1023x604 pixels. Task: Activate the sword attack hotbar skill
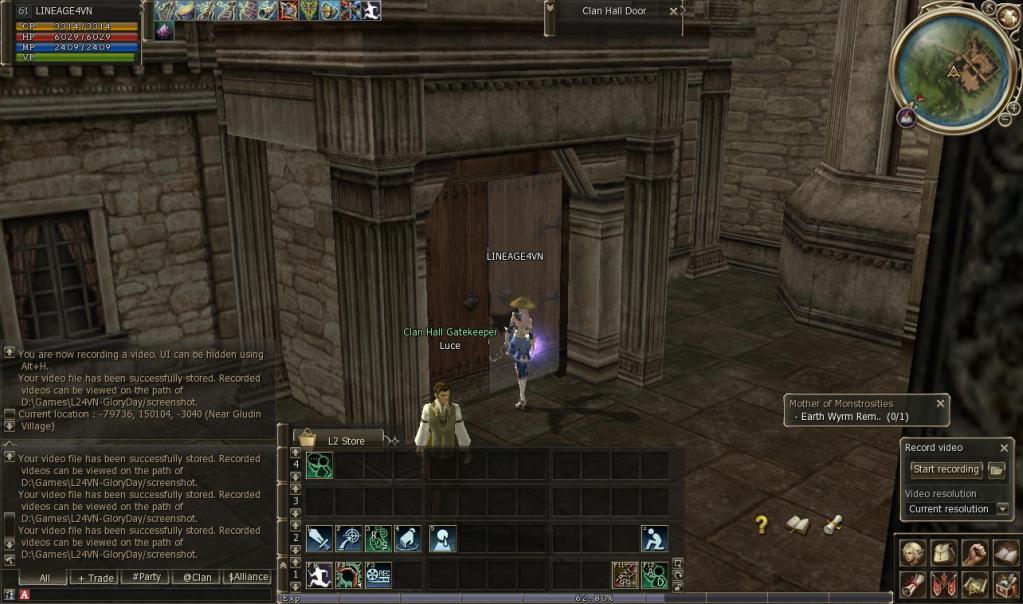click(319, 539)
